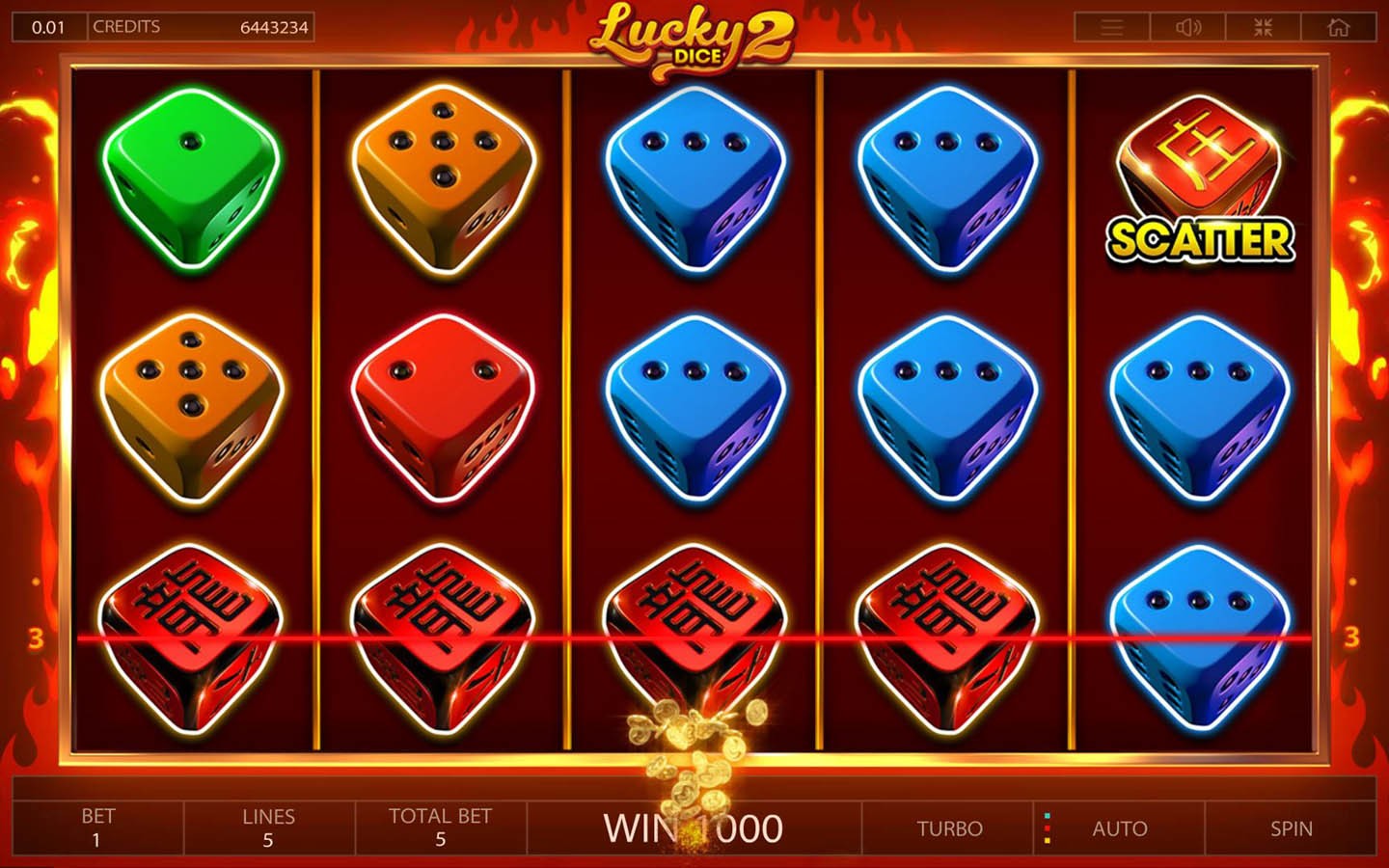Click the exit fullscreen arrows icon
Image resolution: width=1389 pixels, height=868 pixels.
pyautogui.click(x=1263, y=27)
